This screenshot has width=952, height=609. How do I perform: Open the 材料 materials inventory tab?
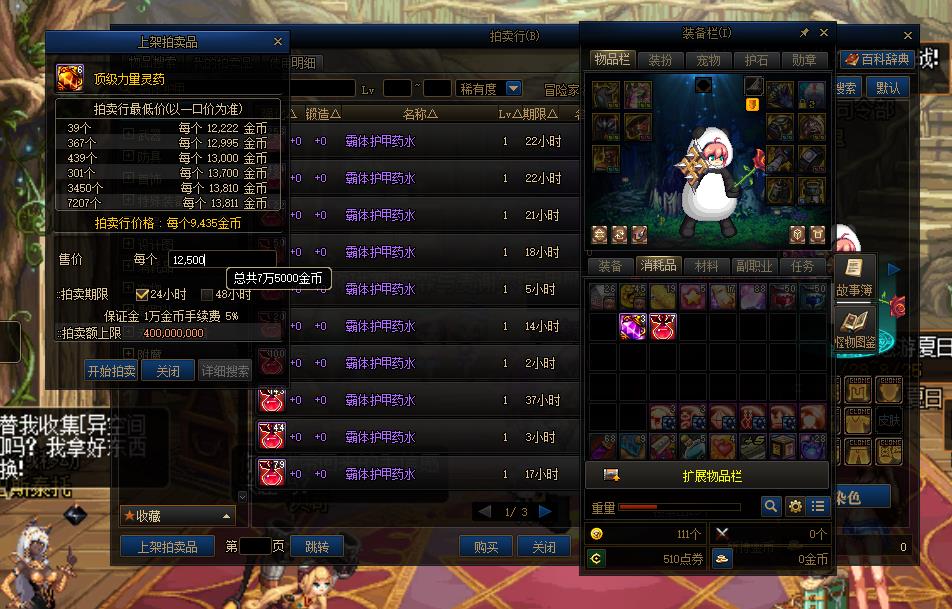pyautogui.click(x=706, y=266)
